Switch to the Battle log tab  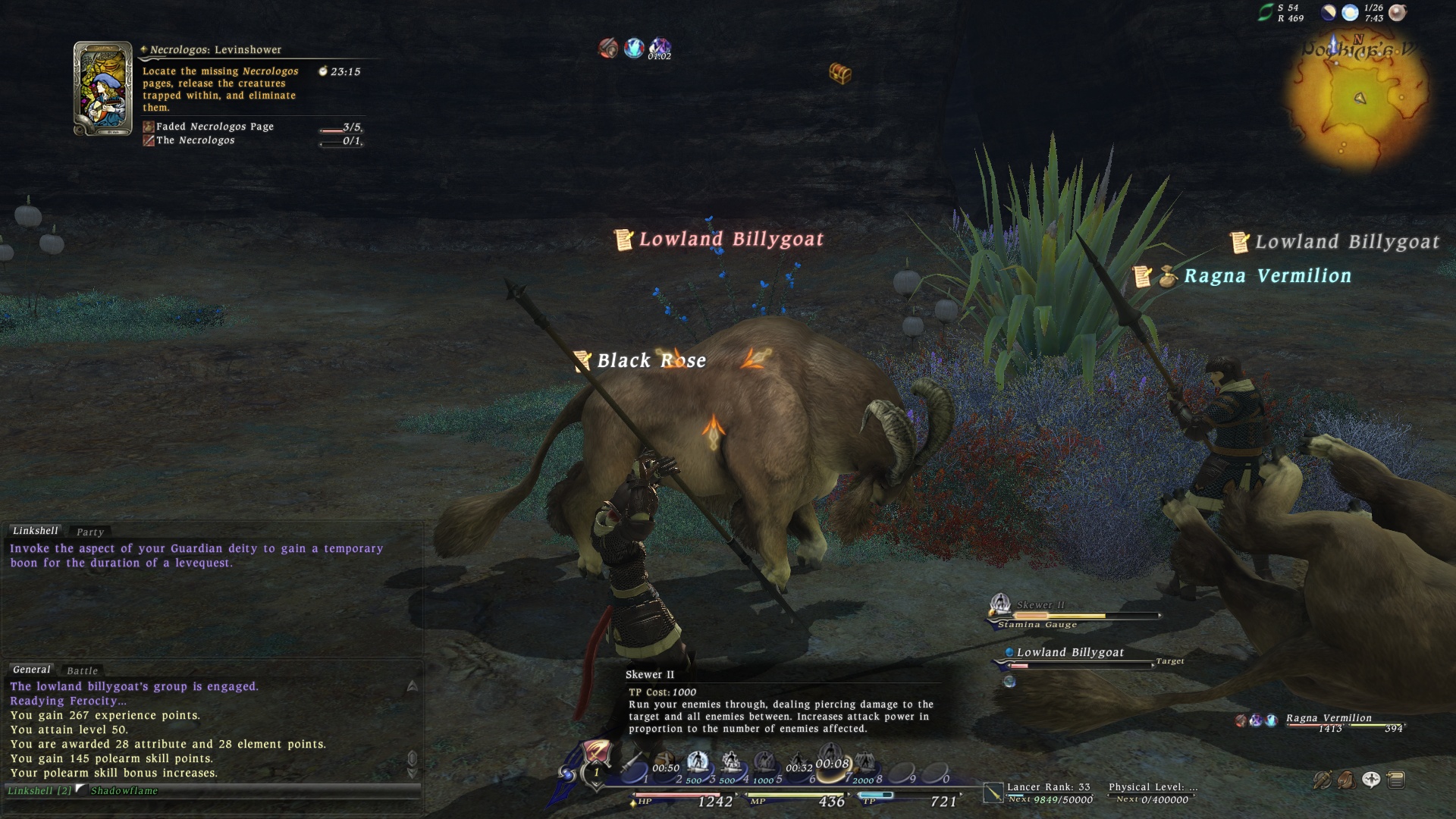click(x=82, y=670)
